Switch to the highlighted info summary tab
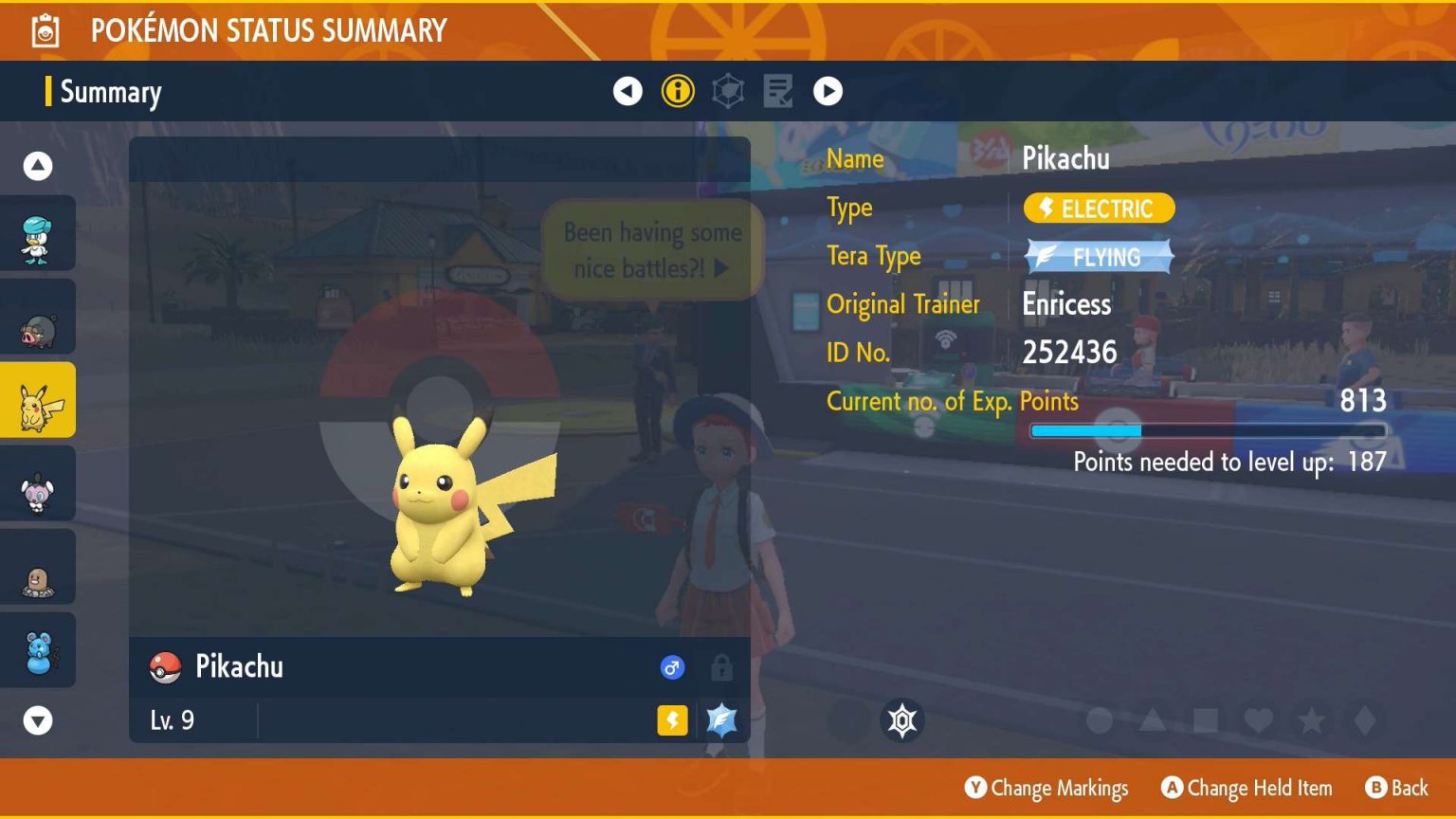 [677, 91]
